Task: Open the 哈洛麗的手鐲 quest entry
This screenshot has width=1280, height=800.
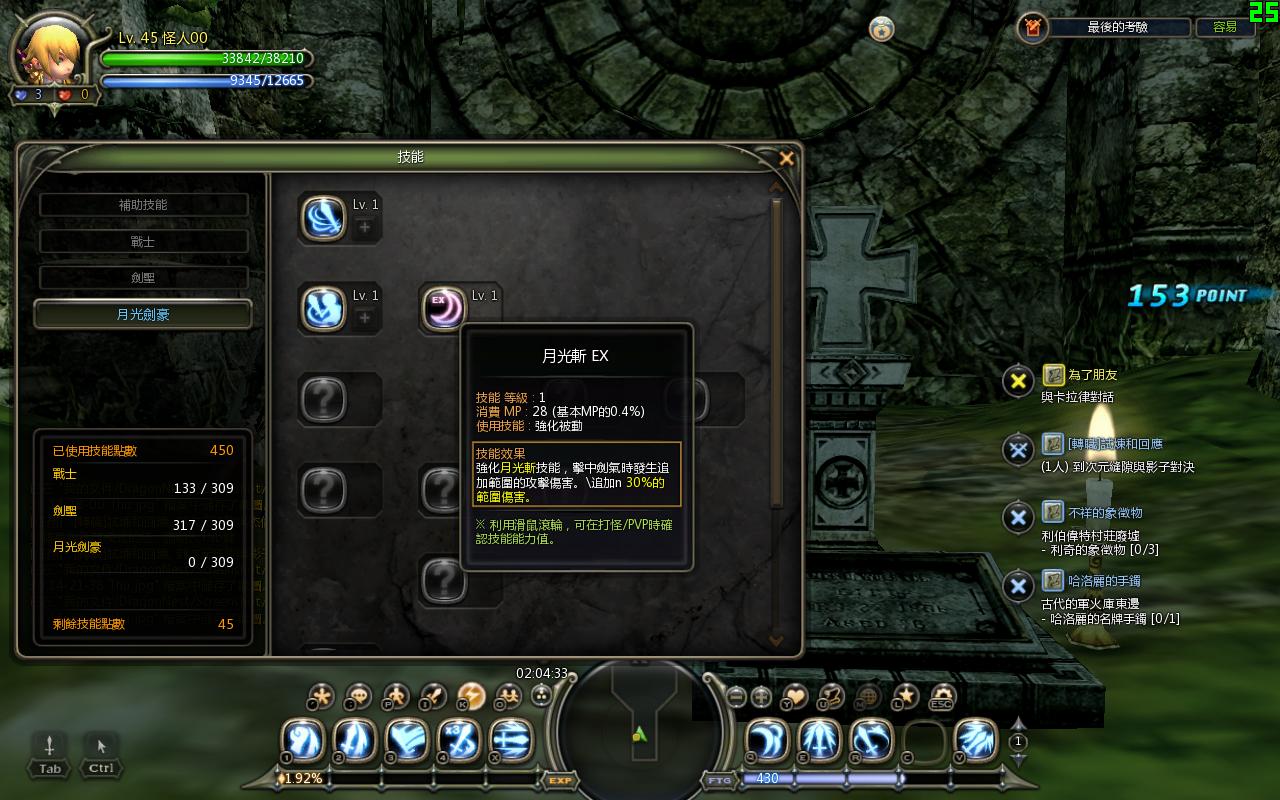Action: 1104,581
